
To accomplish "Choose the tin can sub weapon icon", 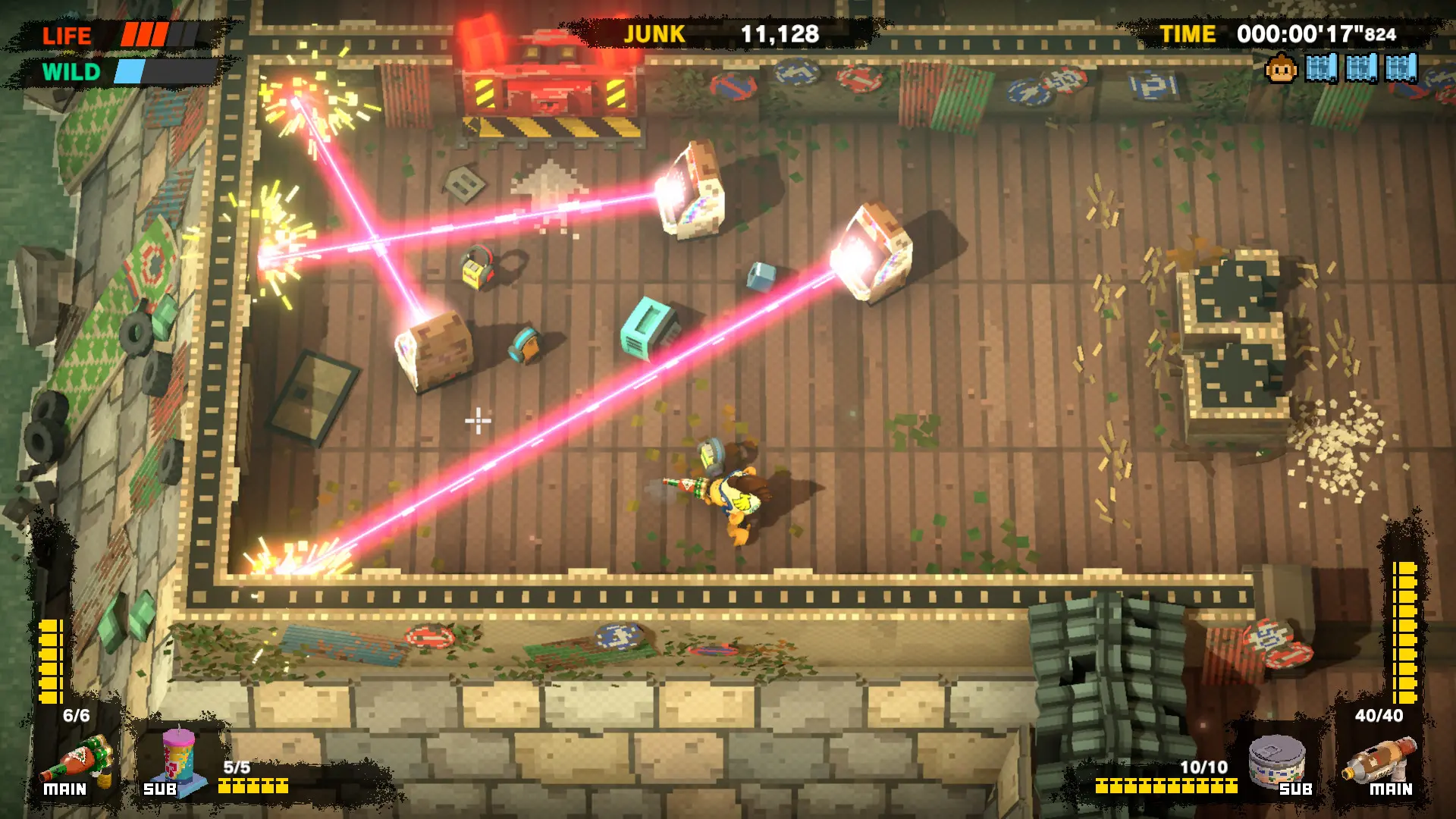I will [x=1277, y=761].
